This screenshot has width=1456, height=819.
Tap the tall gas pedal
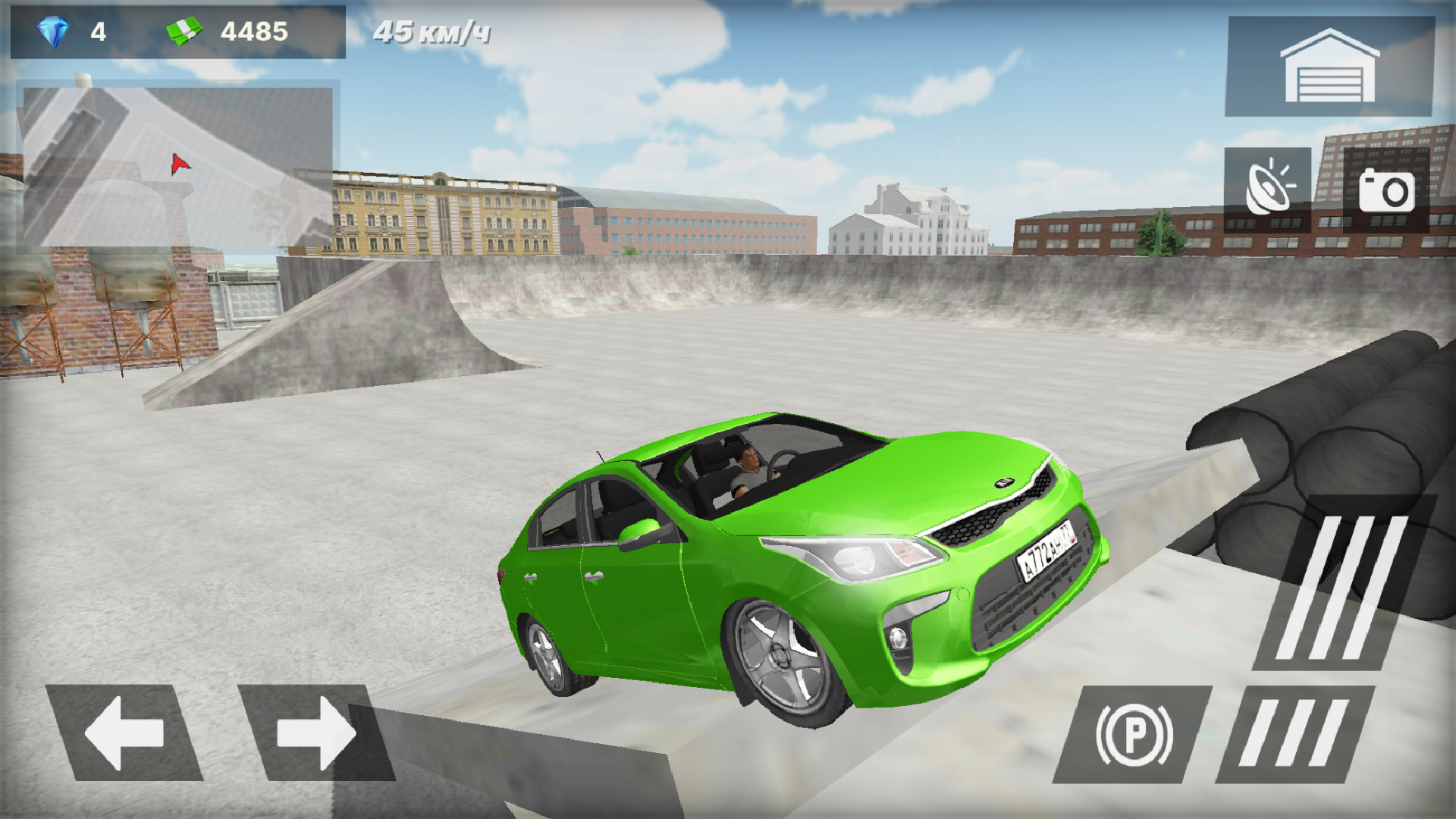[x=1341, y=585]
